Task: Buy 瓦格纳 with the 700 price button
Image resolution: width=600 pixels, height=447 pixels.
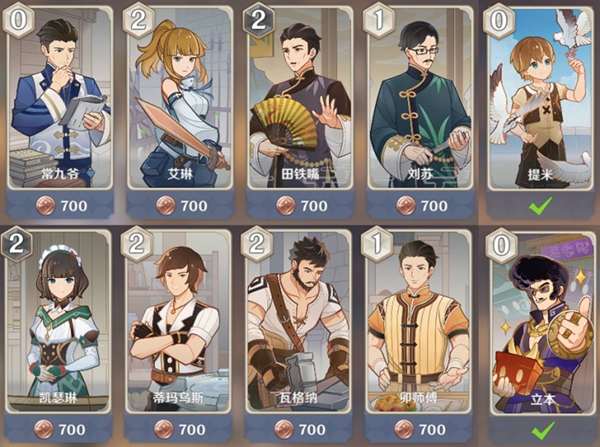Action: (x=300, y=428)
